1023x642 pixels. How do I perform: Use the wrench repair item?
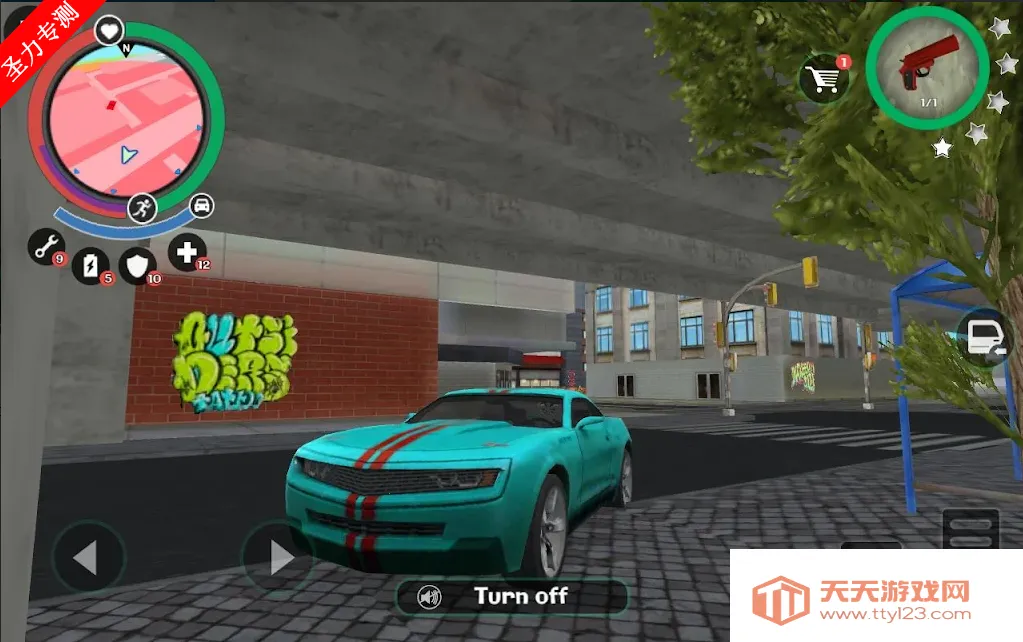[45, 246]
